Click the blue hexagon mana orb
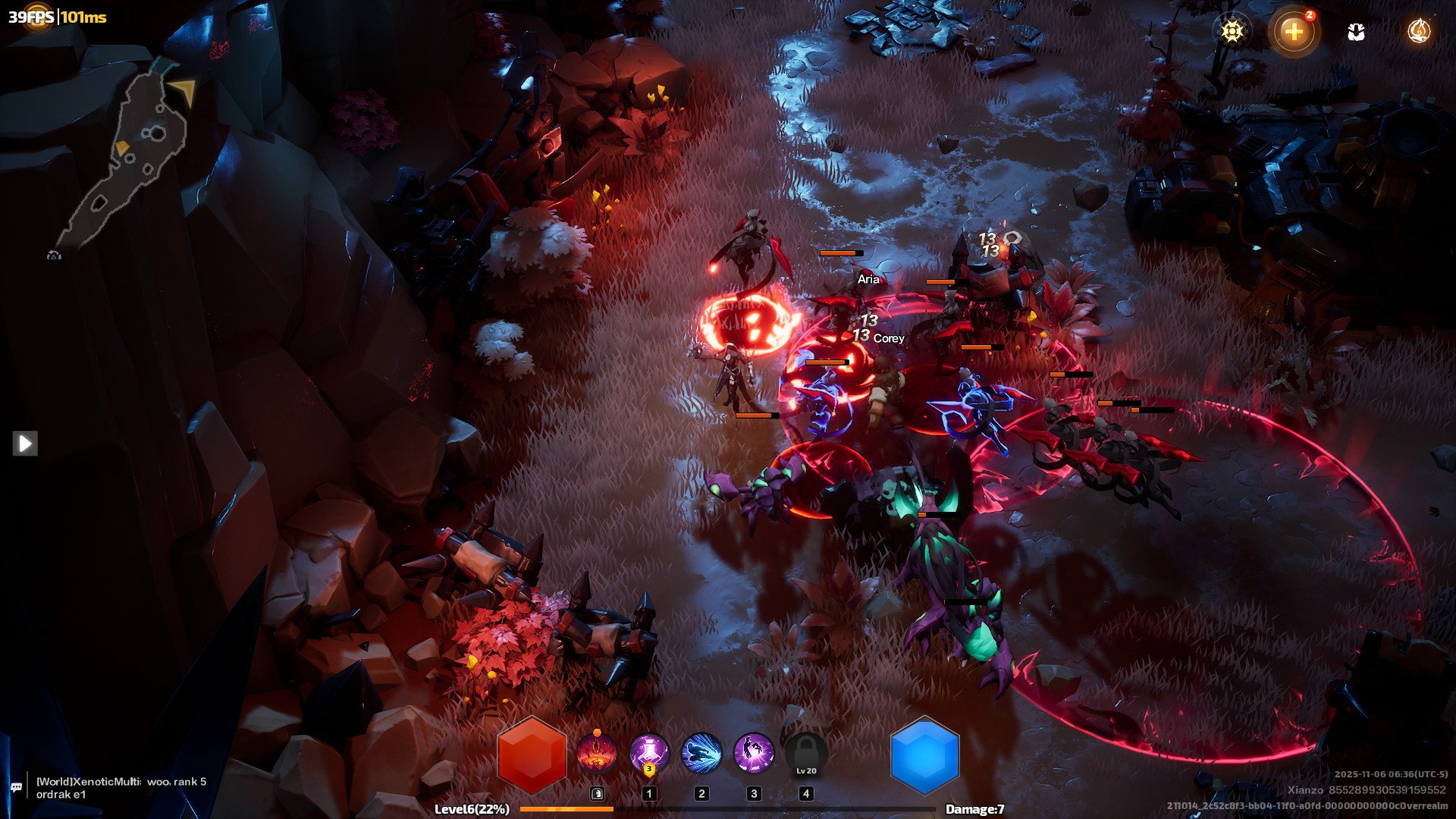 924,755
